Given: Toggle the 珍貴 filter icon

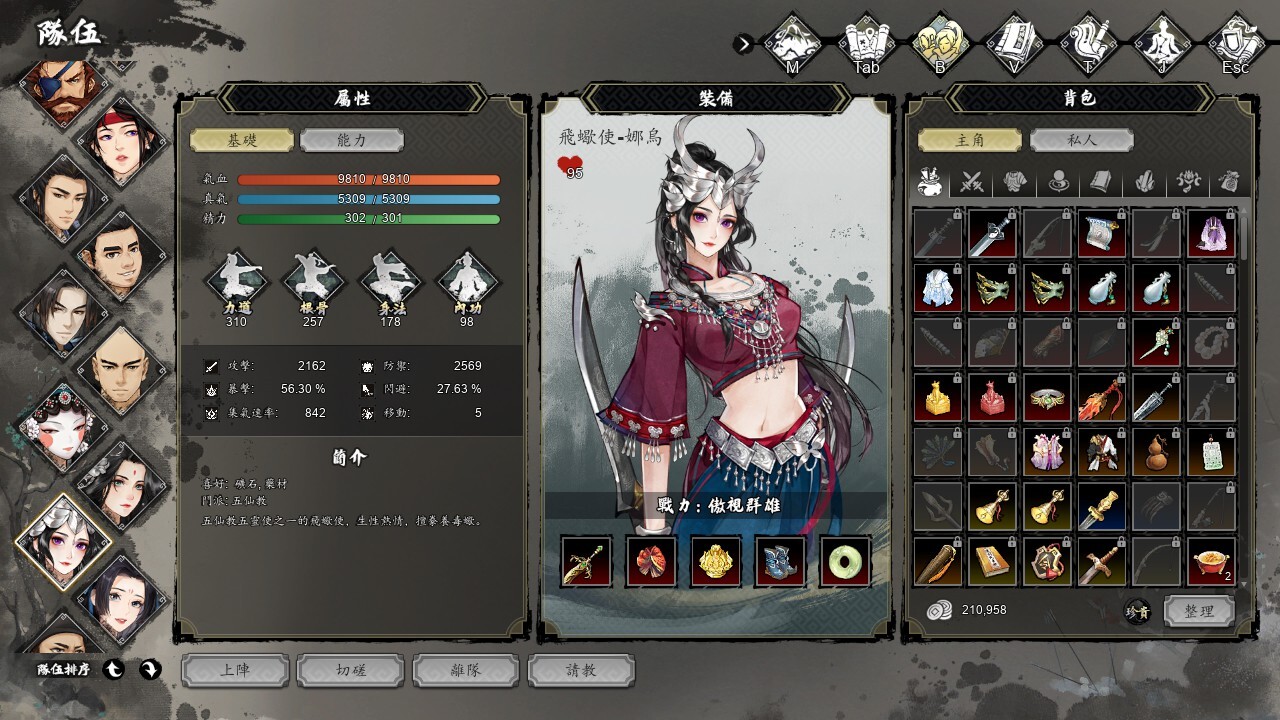Looking at the screenshot, I should (x=1137, y=611).
